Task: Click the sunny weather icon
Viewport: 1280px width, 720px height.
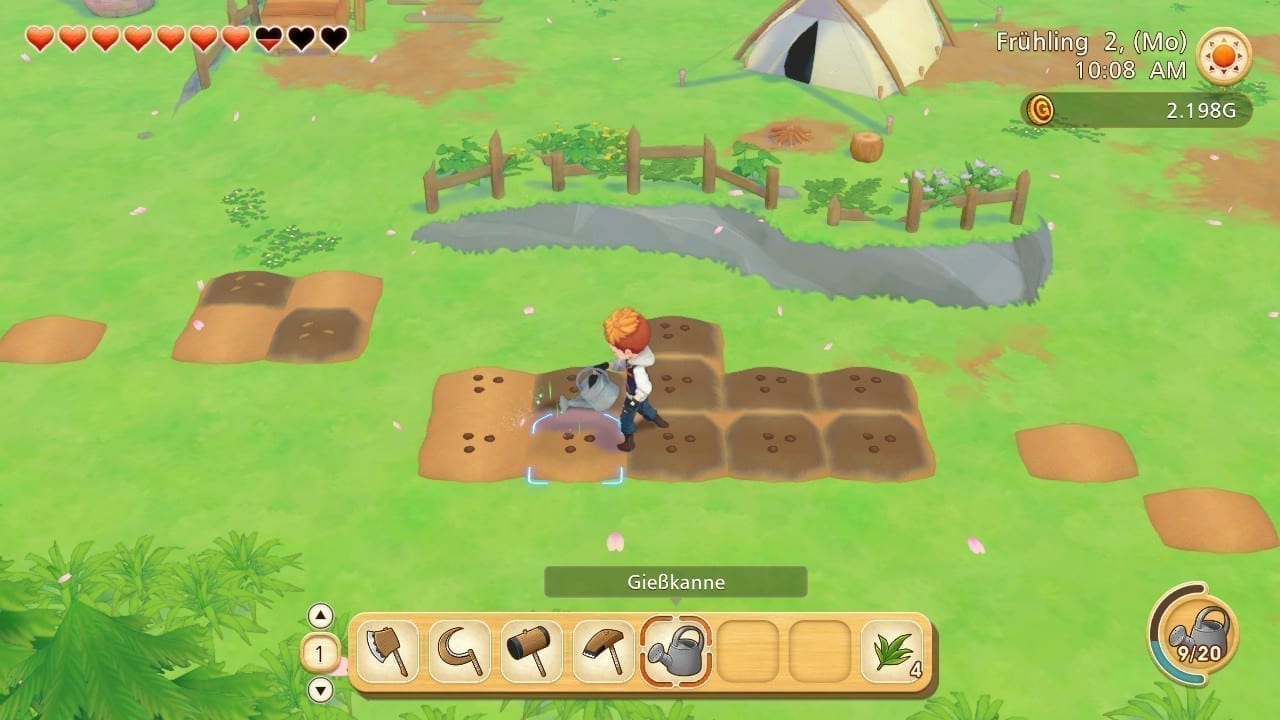Action: pyautogui.click(x=1223, y=55)
